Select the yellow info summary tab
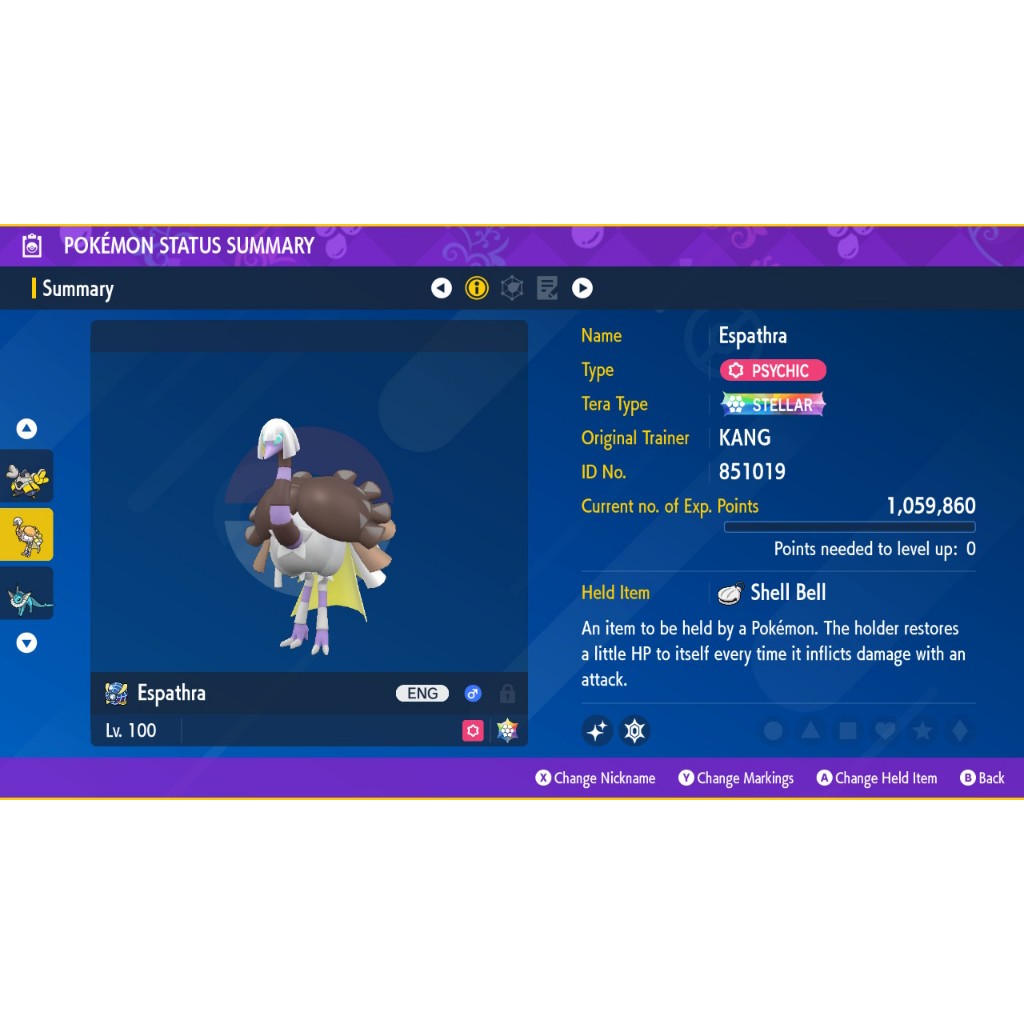1024x1024 pixels. click(477, 289)
